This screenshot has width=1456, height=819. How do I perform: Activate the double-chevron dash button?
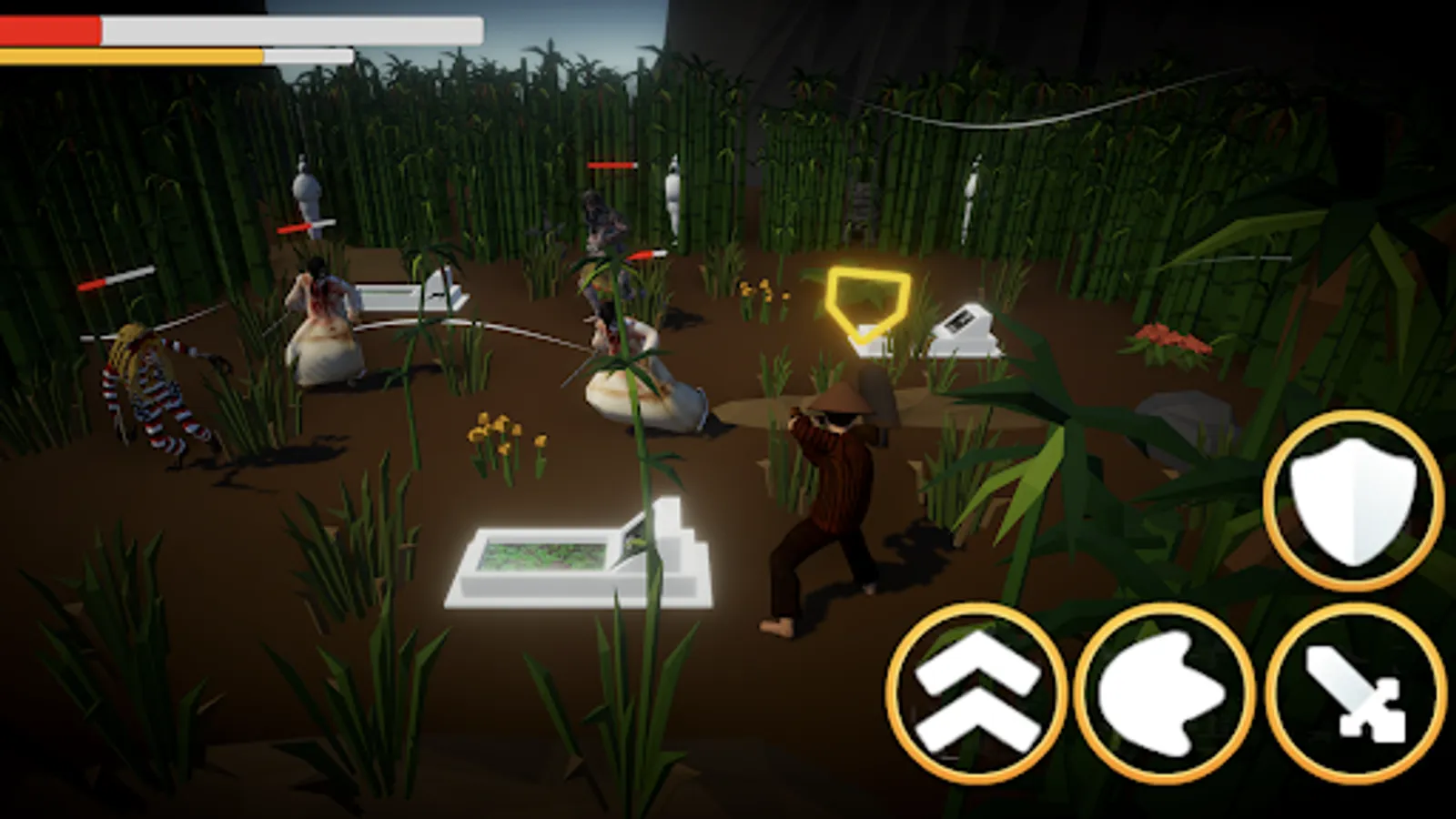pos(974,692)
